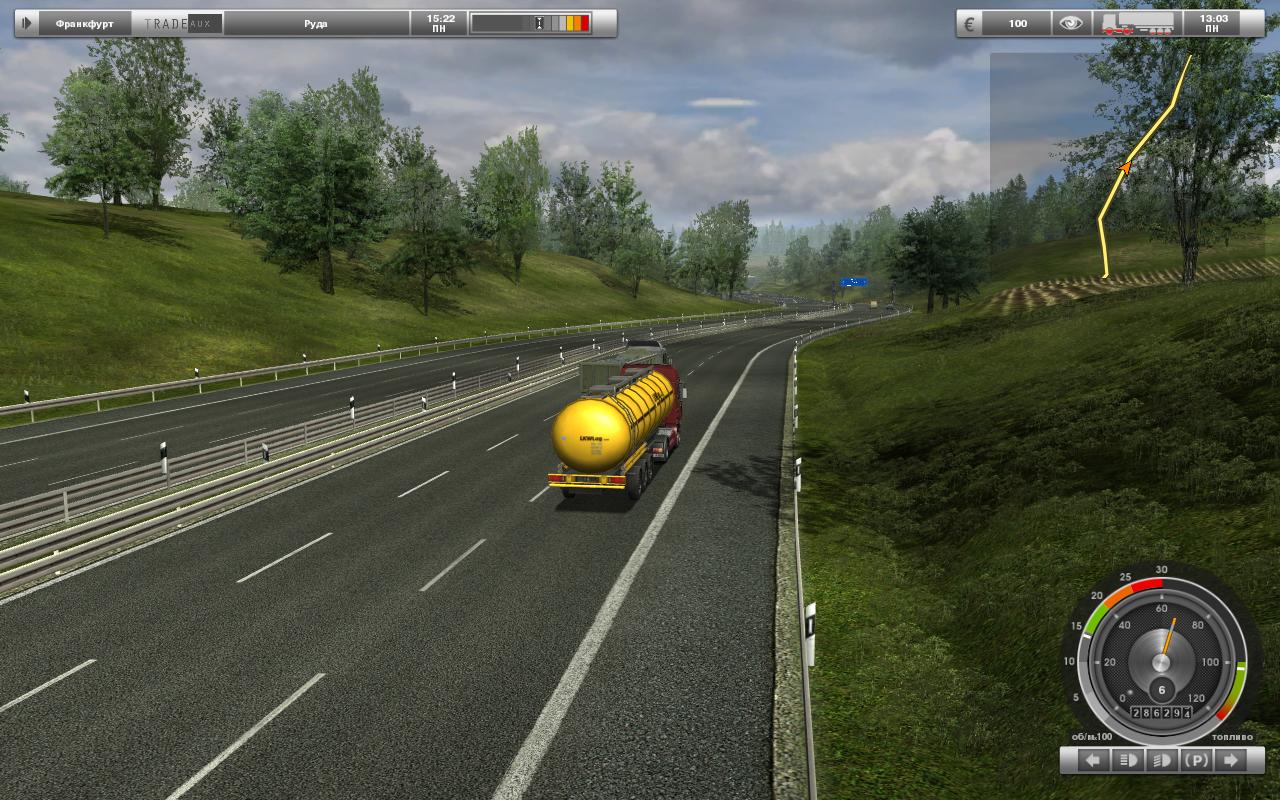Click the eye view icon
Image resolution: width=1280 pixels, height=800 pixels.
coord(1071,23)
